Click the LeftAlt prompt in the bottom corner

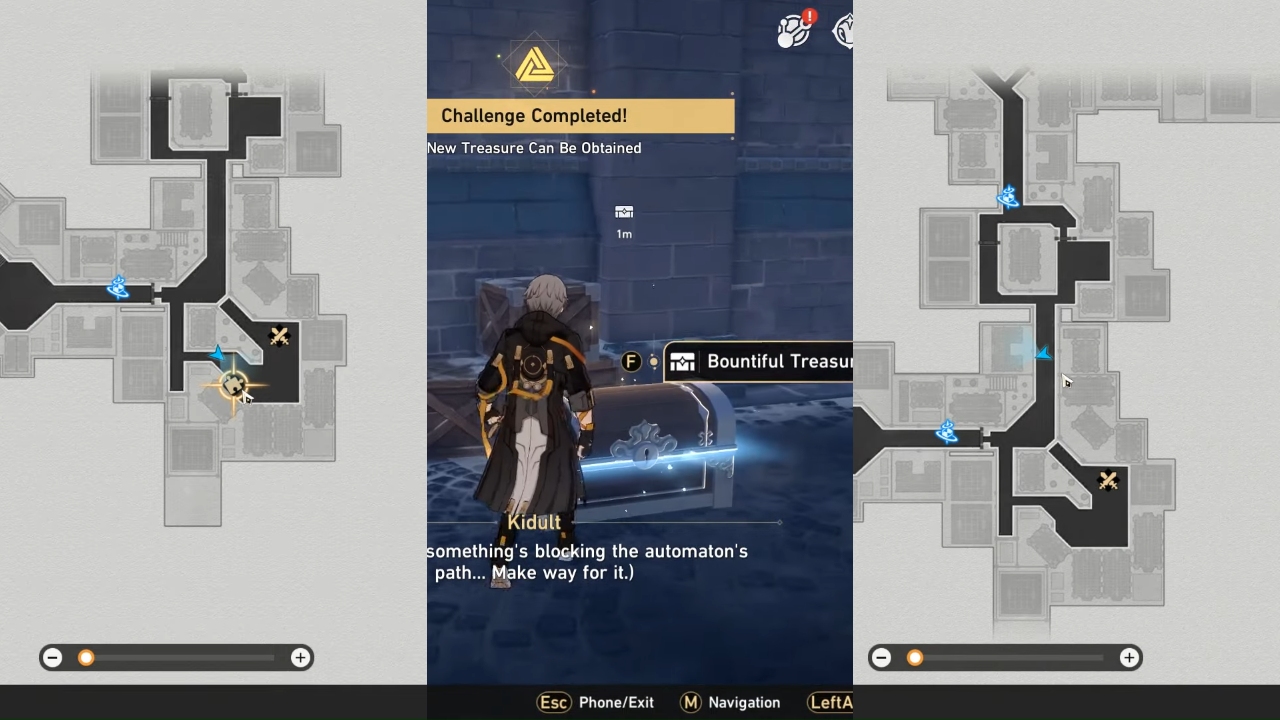830,702
